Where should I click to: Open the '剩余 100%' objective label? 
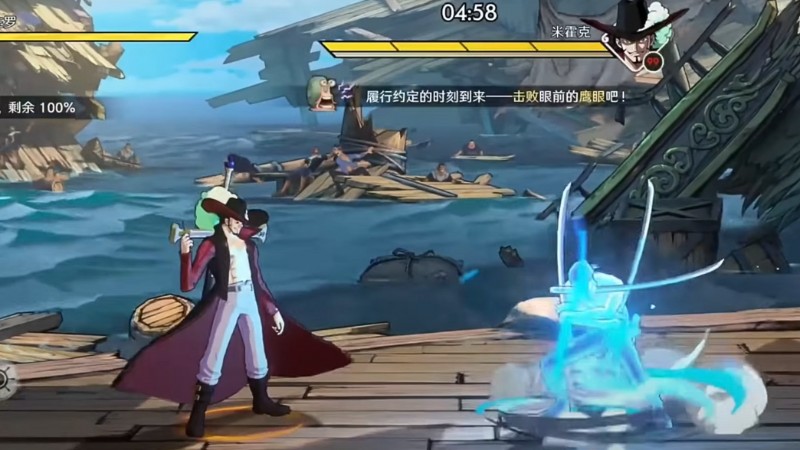click(x=44, y=108)
